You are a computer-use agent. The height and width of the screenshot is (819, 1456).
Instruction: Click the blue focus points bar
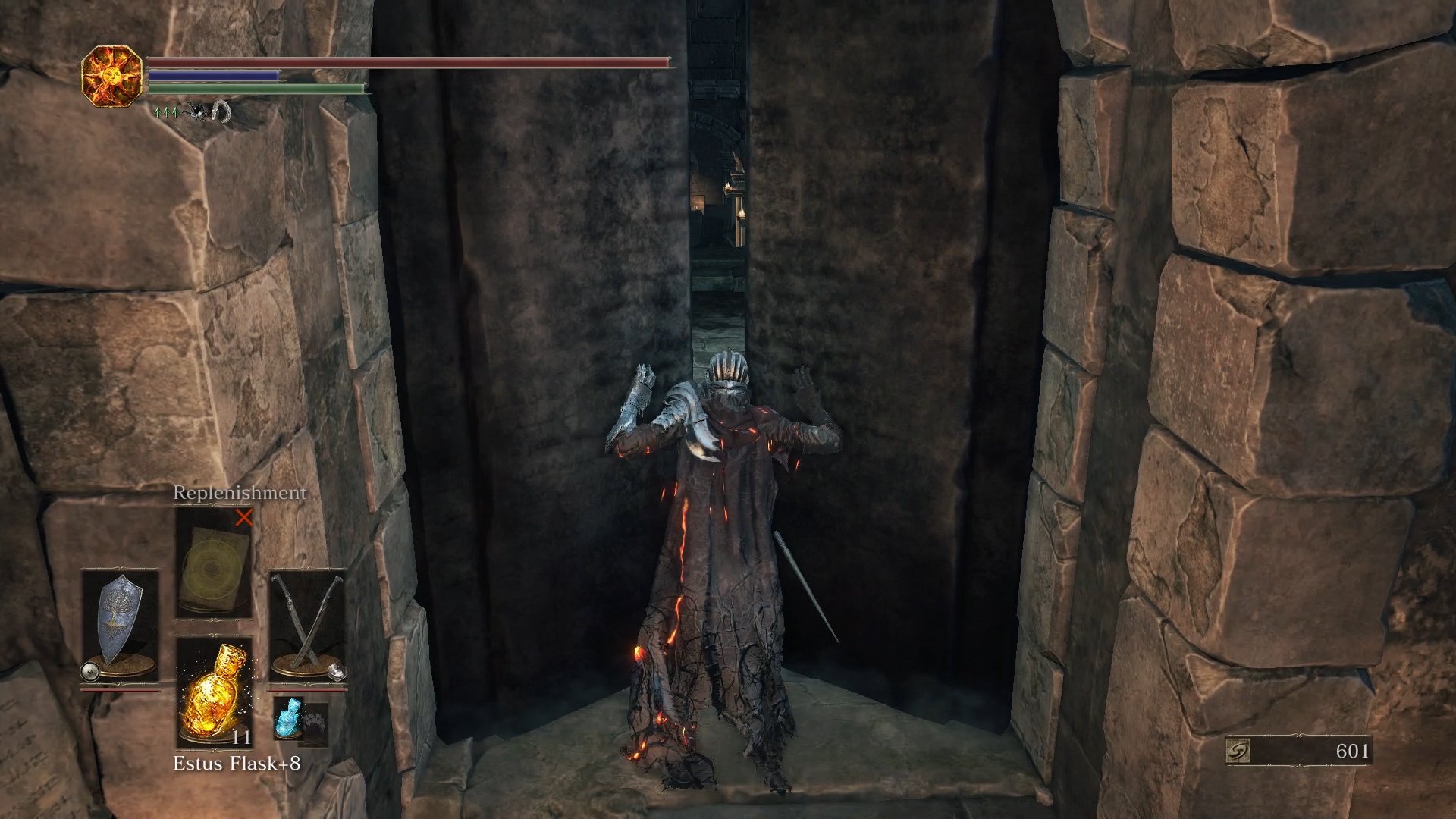tap(212, 76)
